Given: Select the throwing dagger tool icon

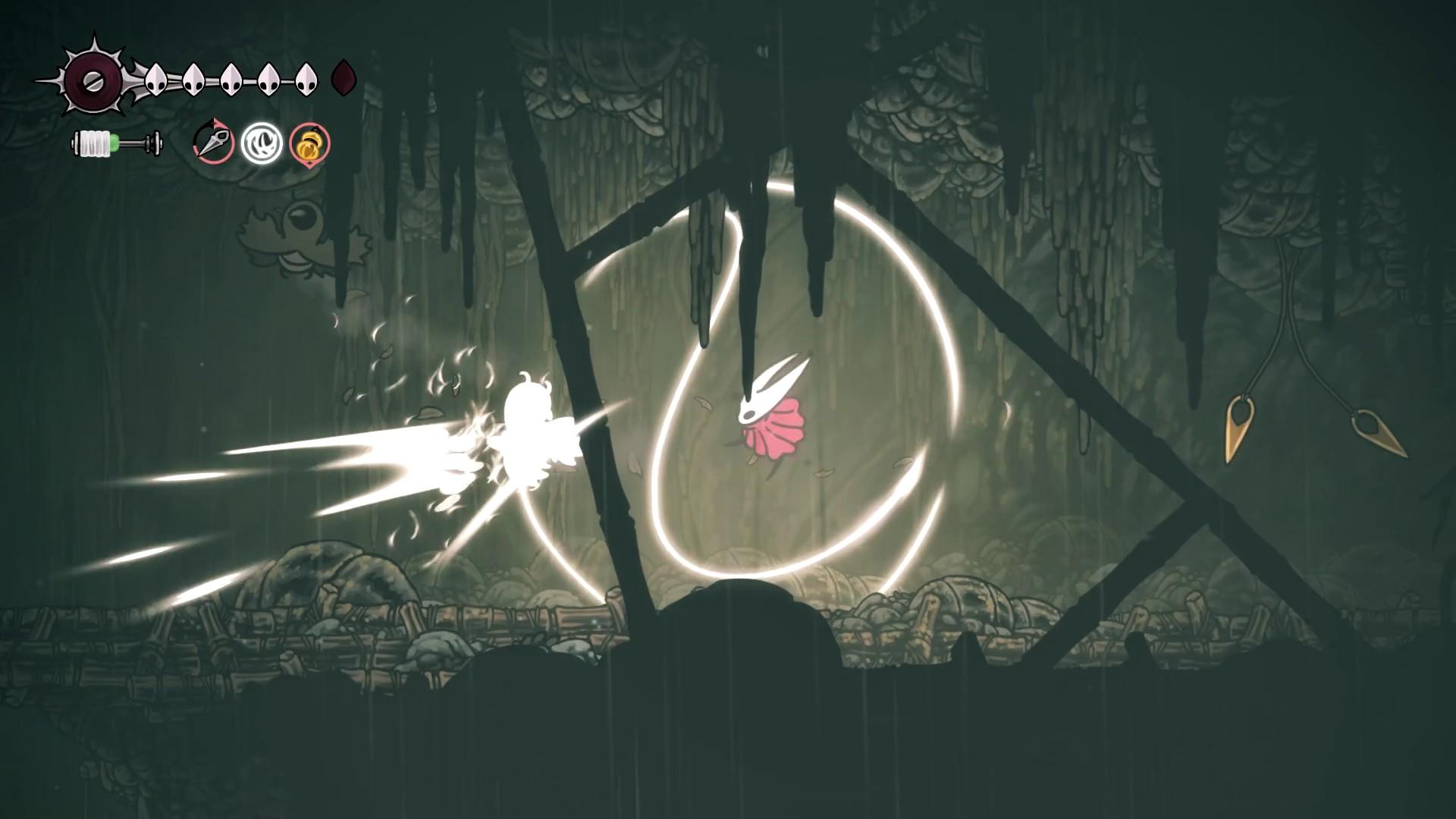Looking at the screenshot, I should click(x=213, y=142).
